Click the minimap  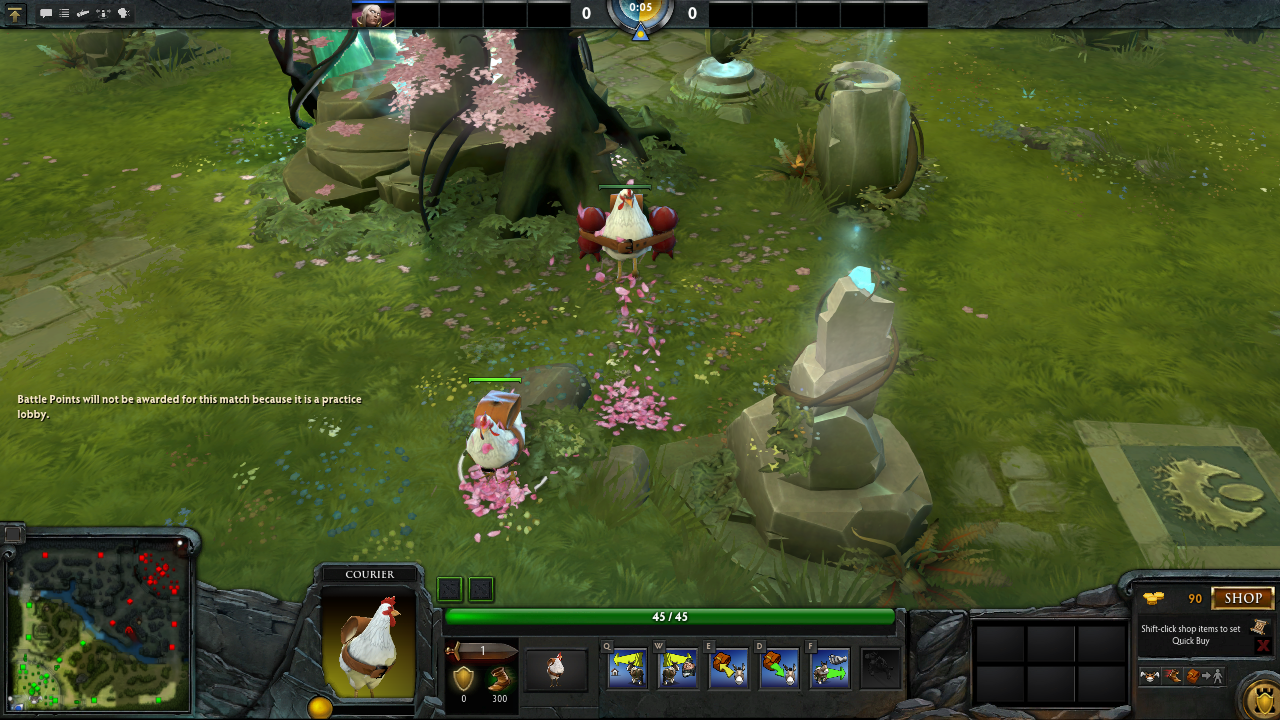[x=100, y=624]
